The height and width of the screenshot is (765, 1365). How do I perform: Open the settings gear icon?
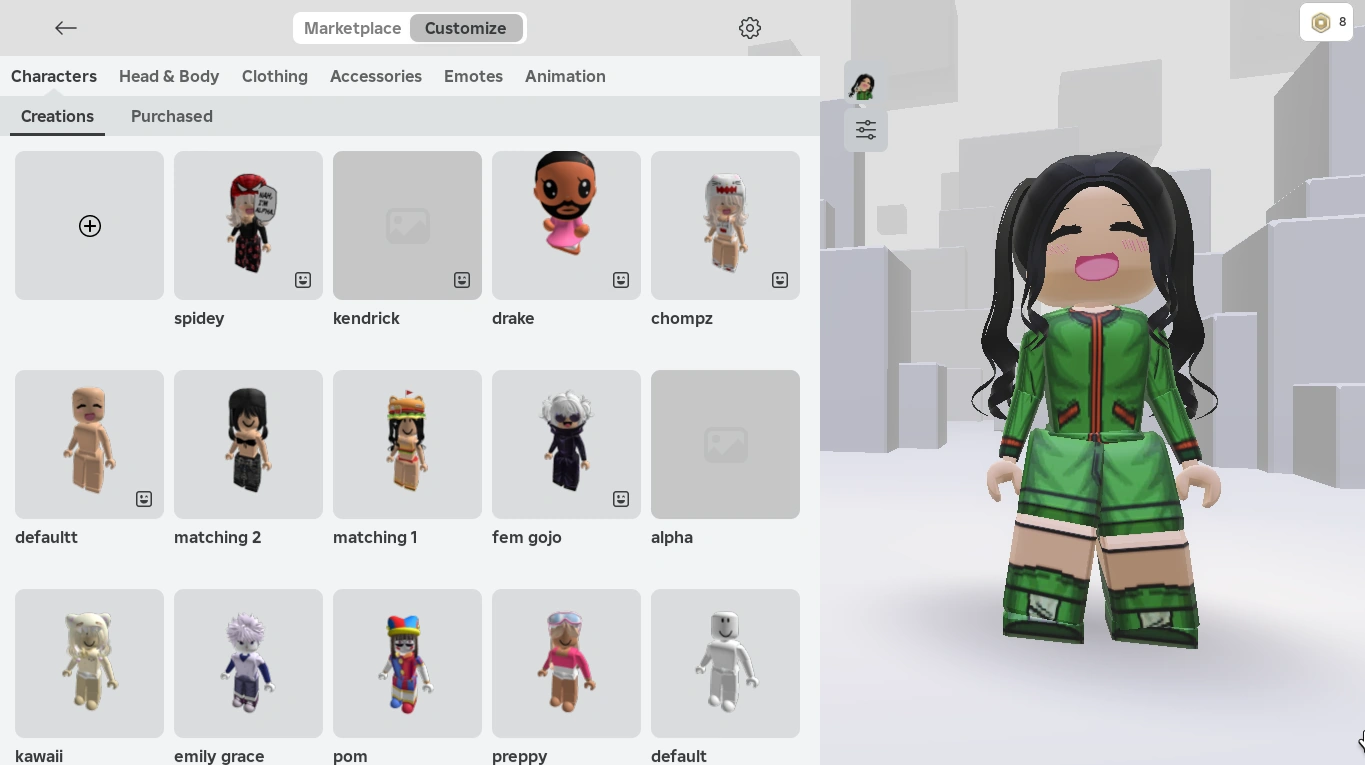[x=750, y=28]
